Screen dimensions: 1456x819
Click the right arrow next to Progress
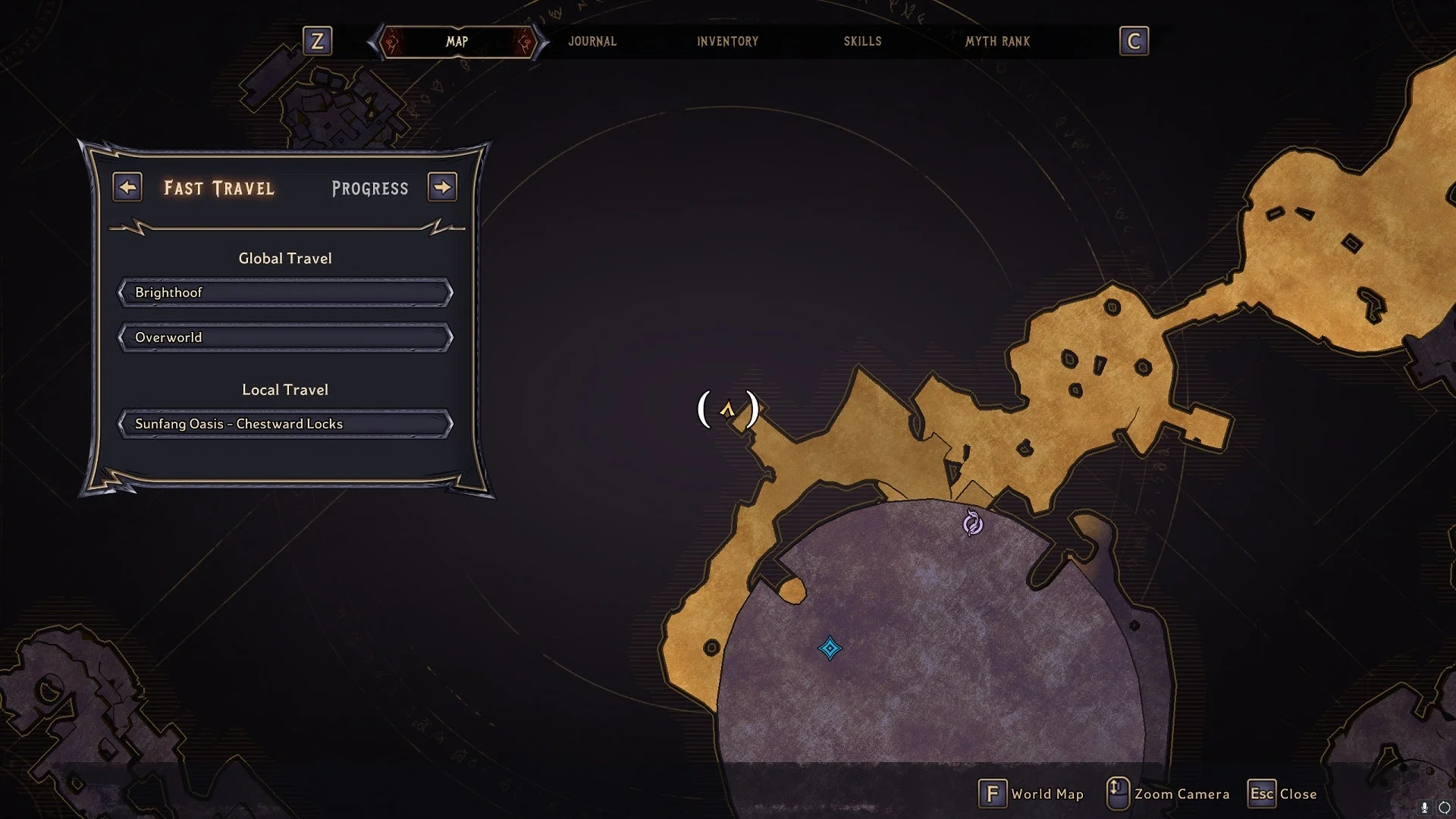[442, 187]
